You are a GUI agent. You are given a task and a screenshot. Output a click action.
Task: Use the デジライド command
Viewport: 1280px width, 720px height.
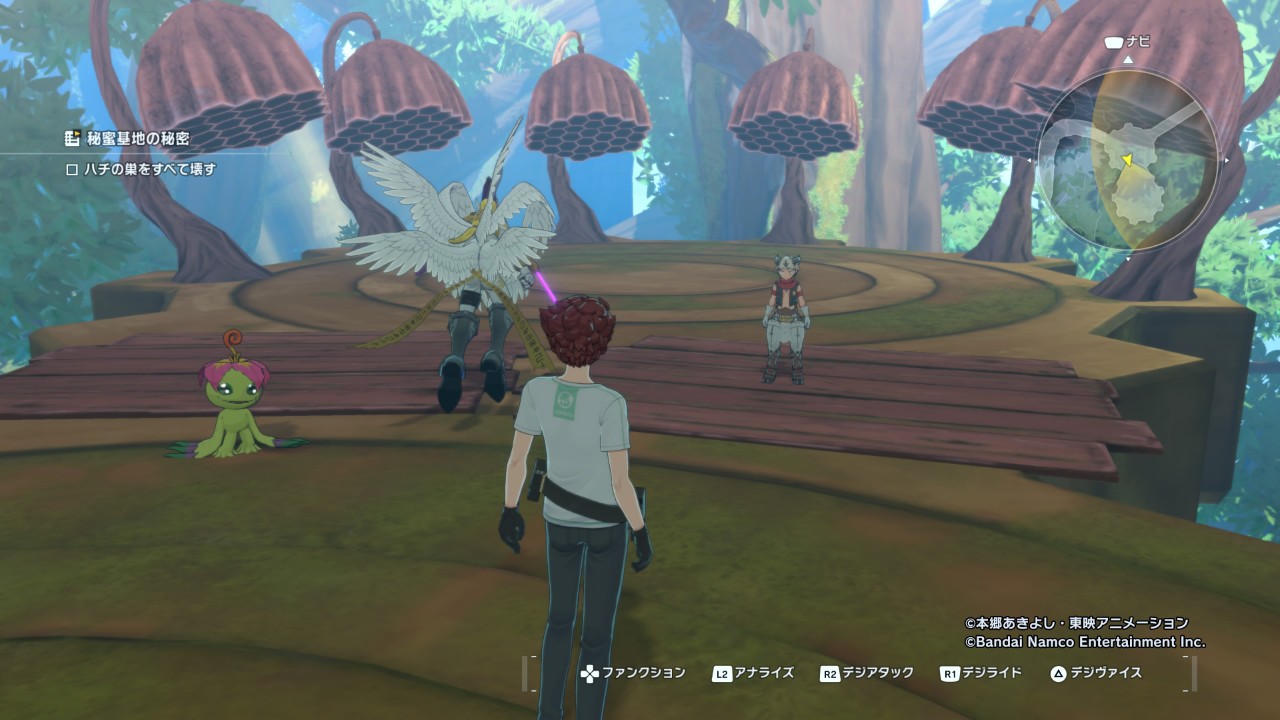tap(981, 673)
